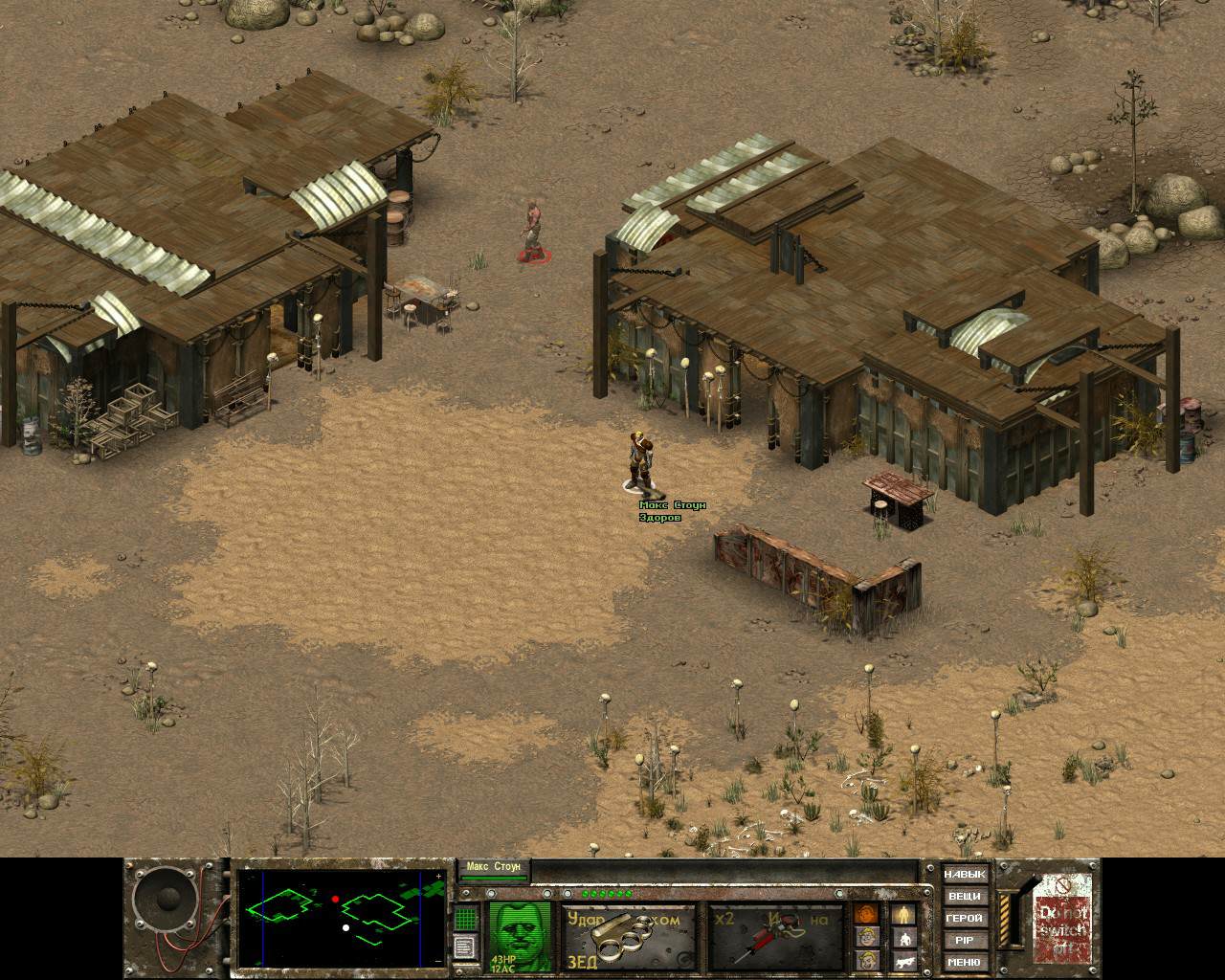The width and height of the screenshot is (1225, 980).
Task: Open the ВЕЩИ inventory
Action: click(964, 897)
